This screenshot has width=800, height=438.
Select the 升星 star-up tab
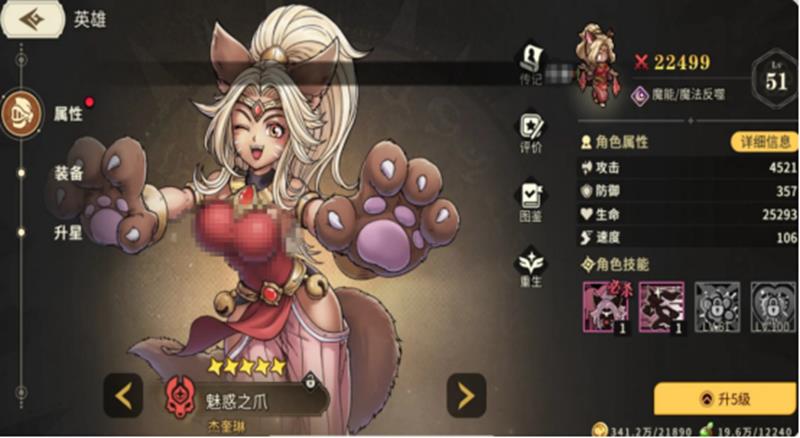[x=68, y=232]
